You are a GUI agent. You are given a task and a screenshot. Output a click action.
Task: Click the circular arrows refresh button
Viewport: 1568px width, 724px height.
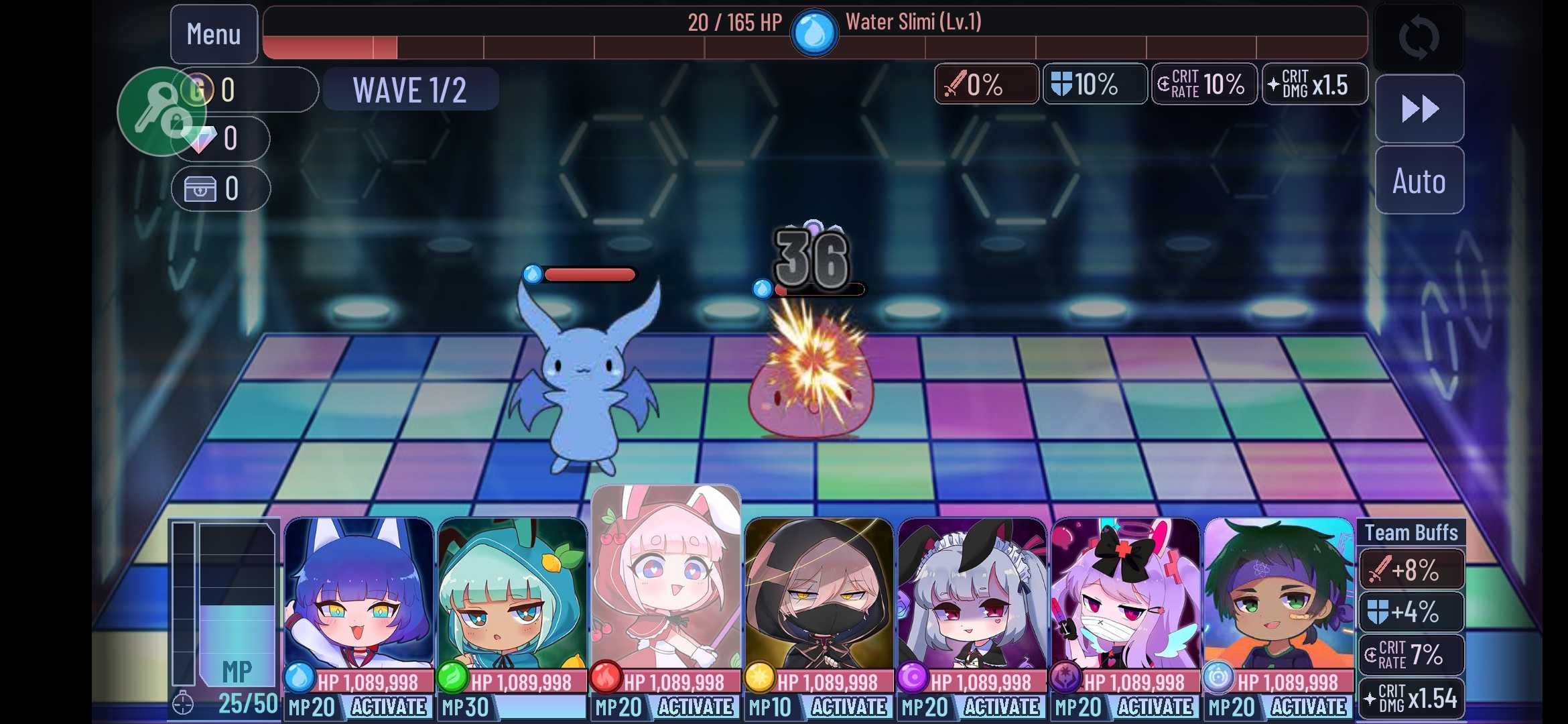coord(1419,38)
